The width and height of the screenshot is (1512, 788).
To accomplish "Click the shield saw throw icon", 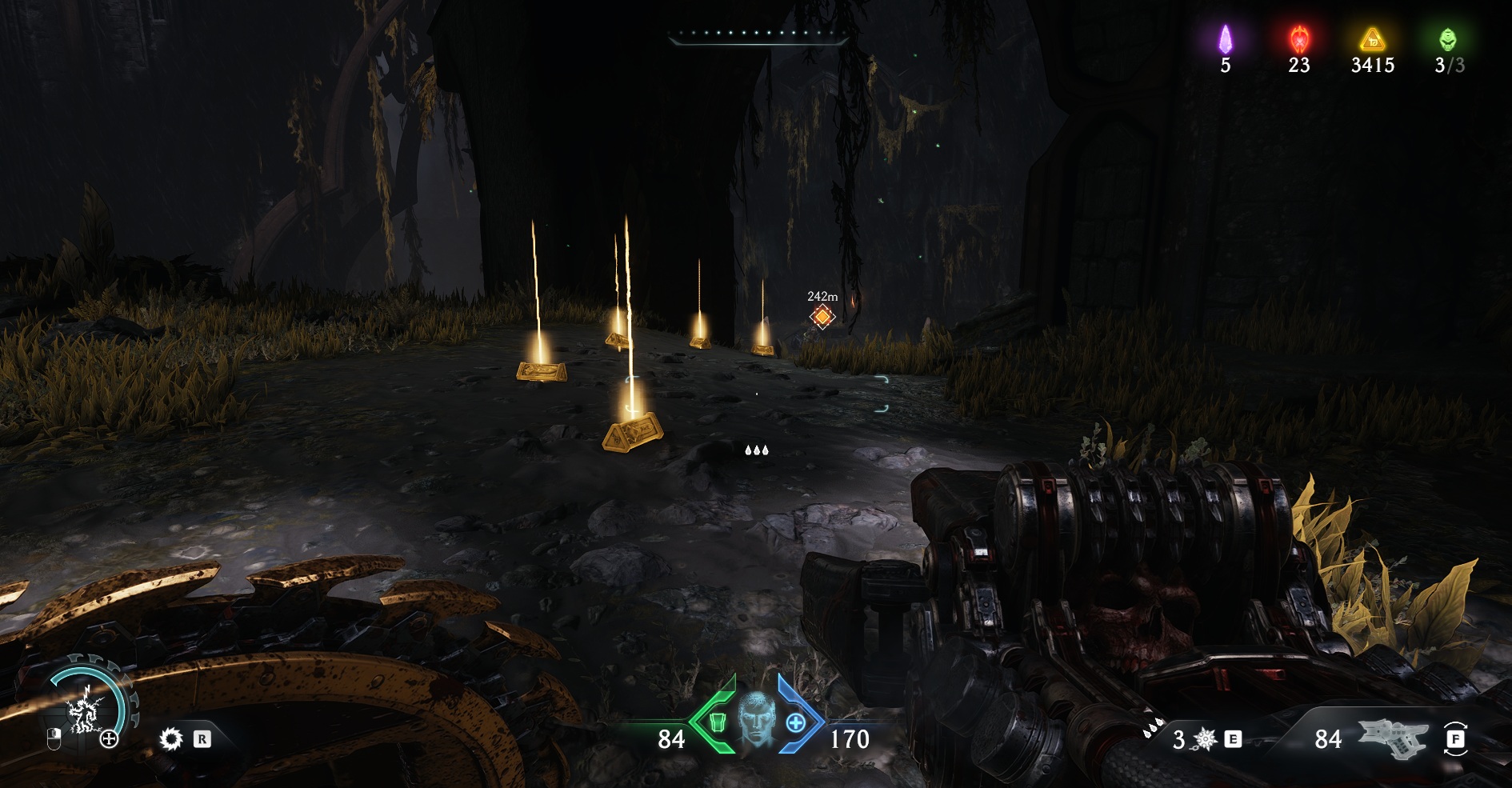I will point(170,738).
